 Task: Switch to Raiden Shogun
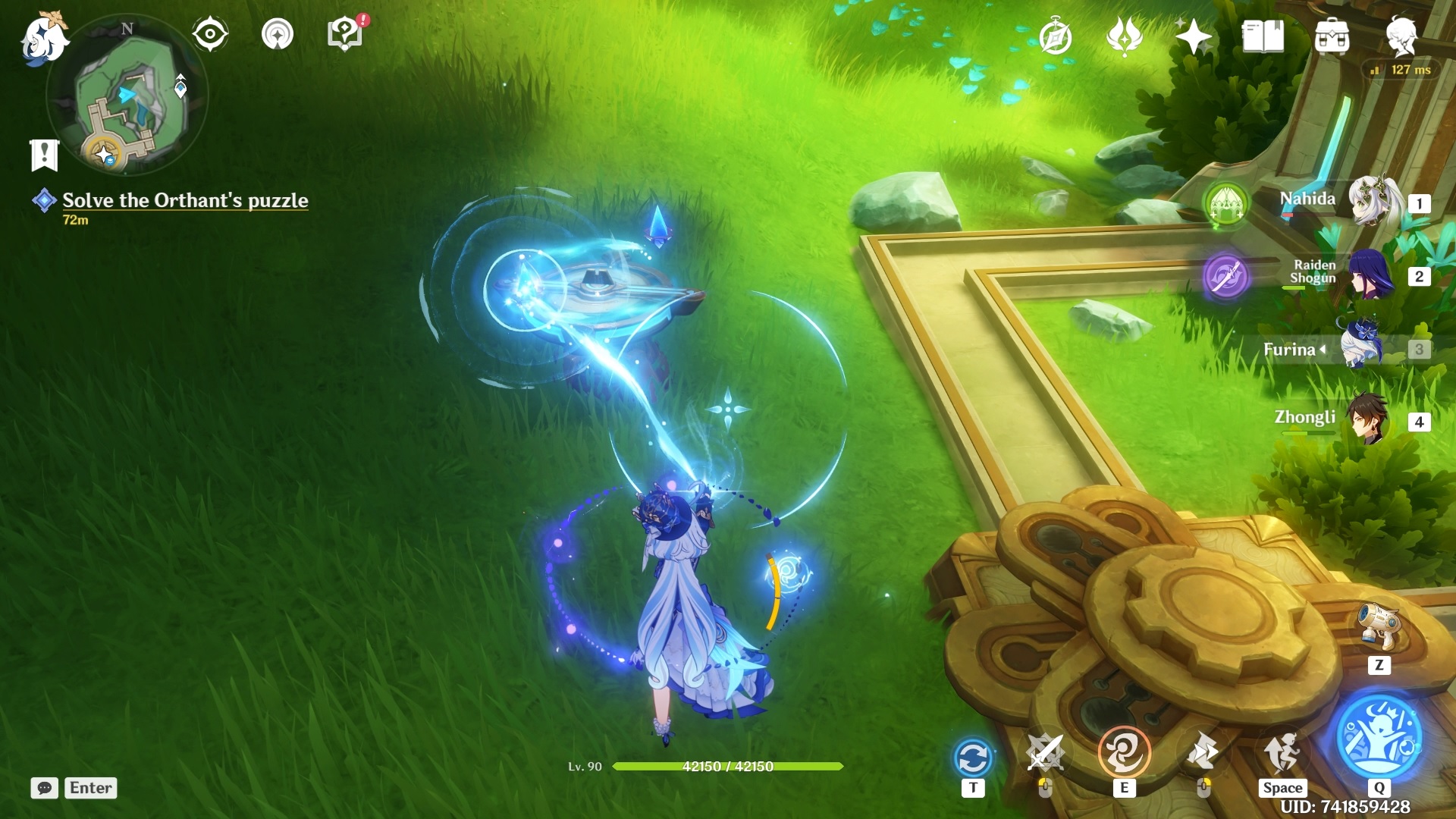1370,275
